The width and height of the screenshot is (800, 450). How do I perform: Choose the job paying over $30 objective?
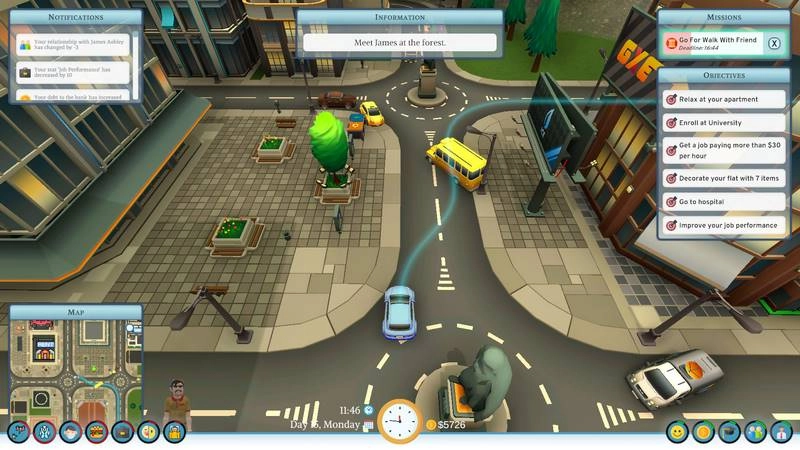point(724,151)
